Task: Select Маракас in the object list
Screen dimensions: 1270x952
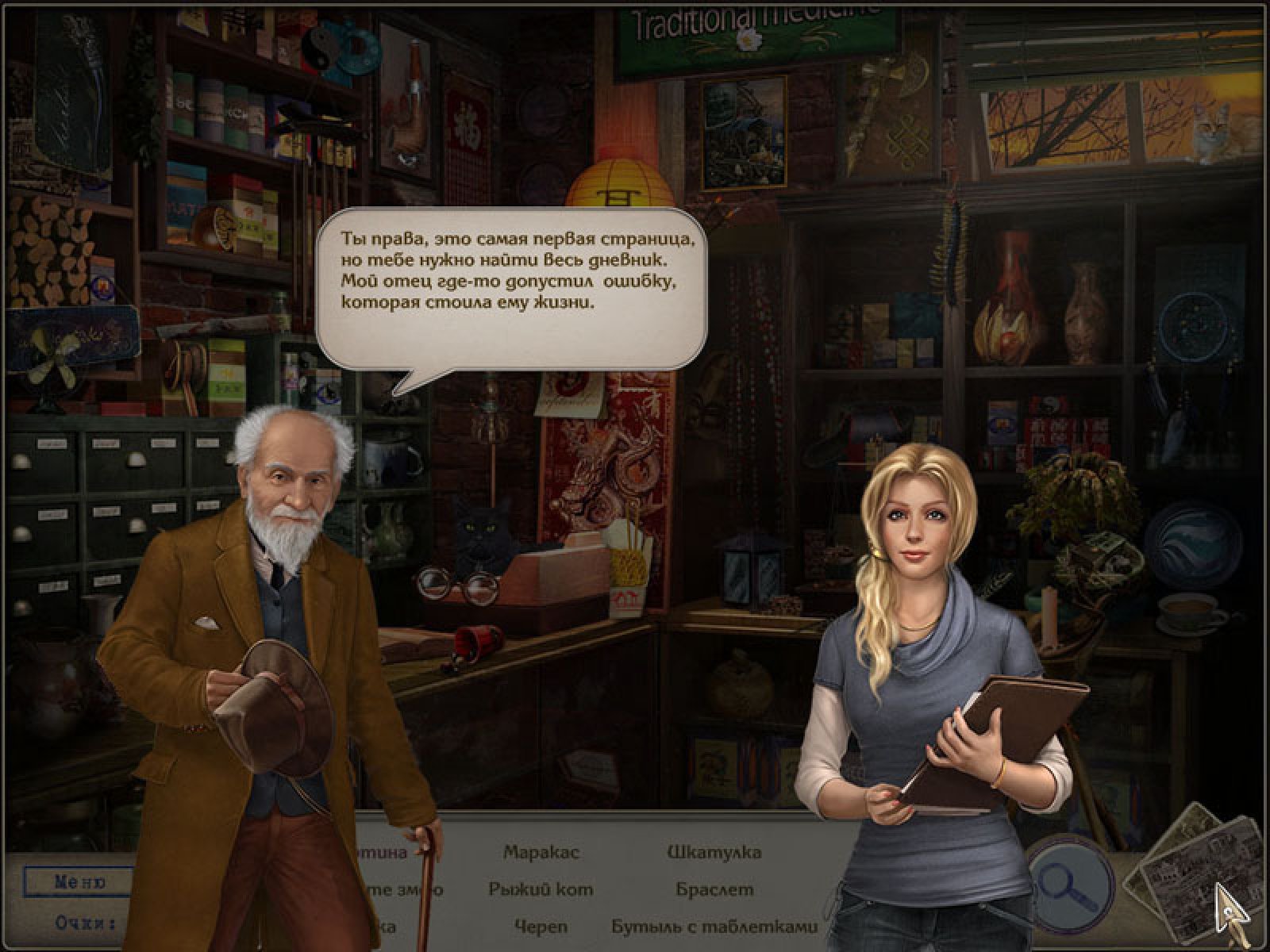Action: [541, 853]
